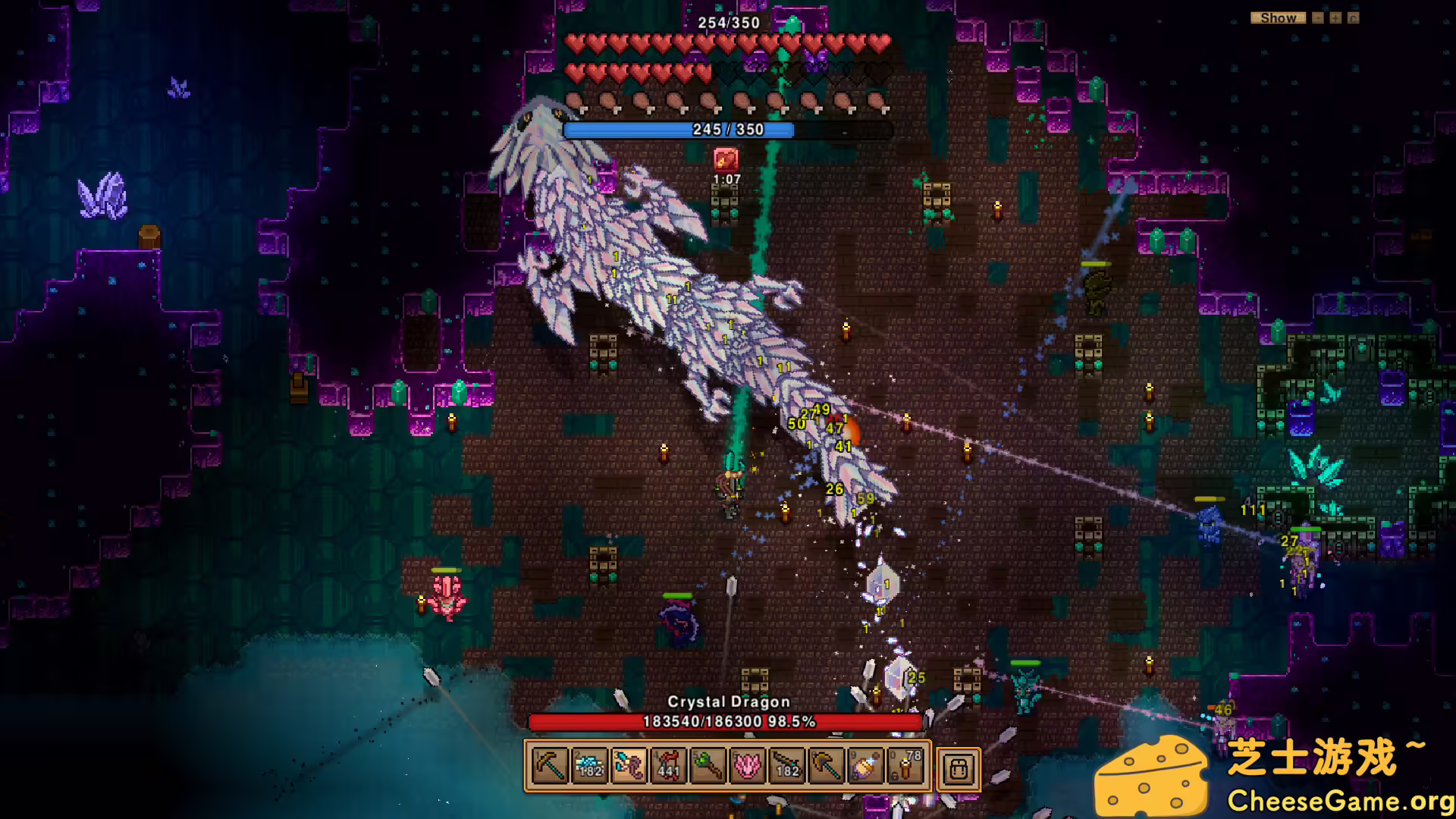Select the blue ammo stack in slot 2

589,767
